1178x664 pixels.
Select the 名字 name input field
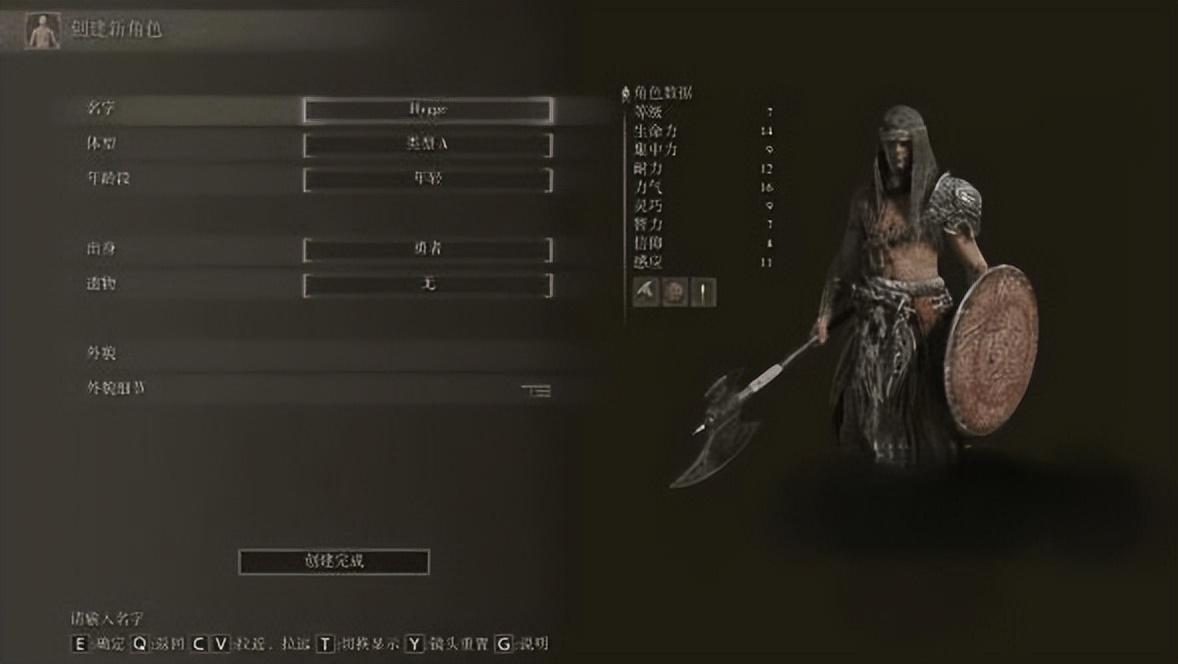(427, 109)
